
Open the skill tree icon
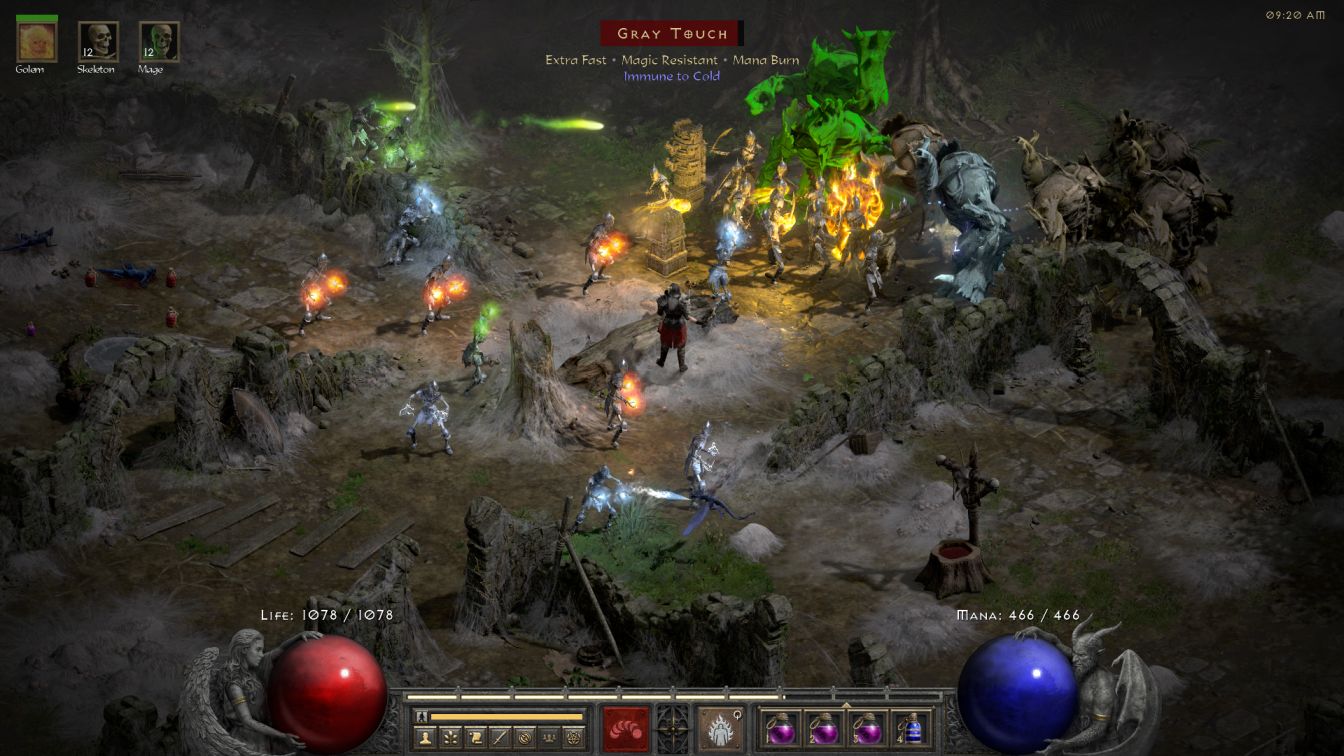(x=451, y=737)
